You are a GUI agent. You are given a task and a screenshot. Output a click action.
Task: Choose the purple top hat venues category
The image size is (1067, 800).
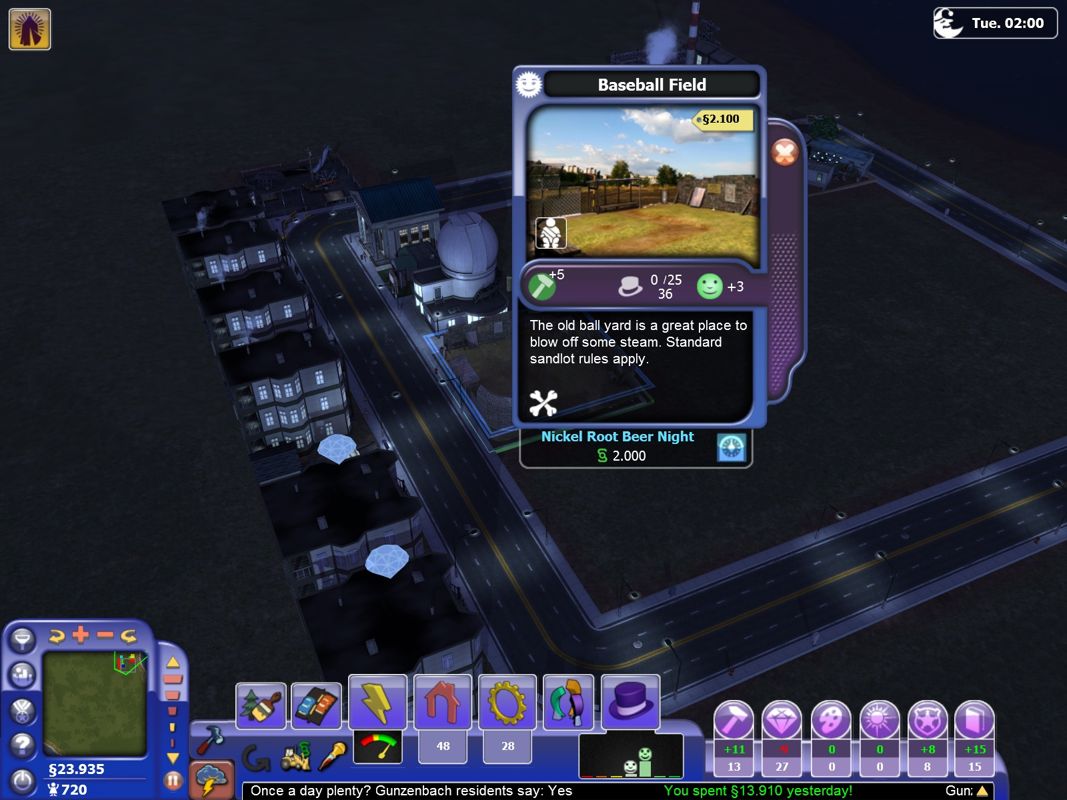click(630, 703)
